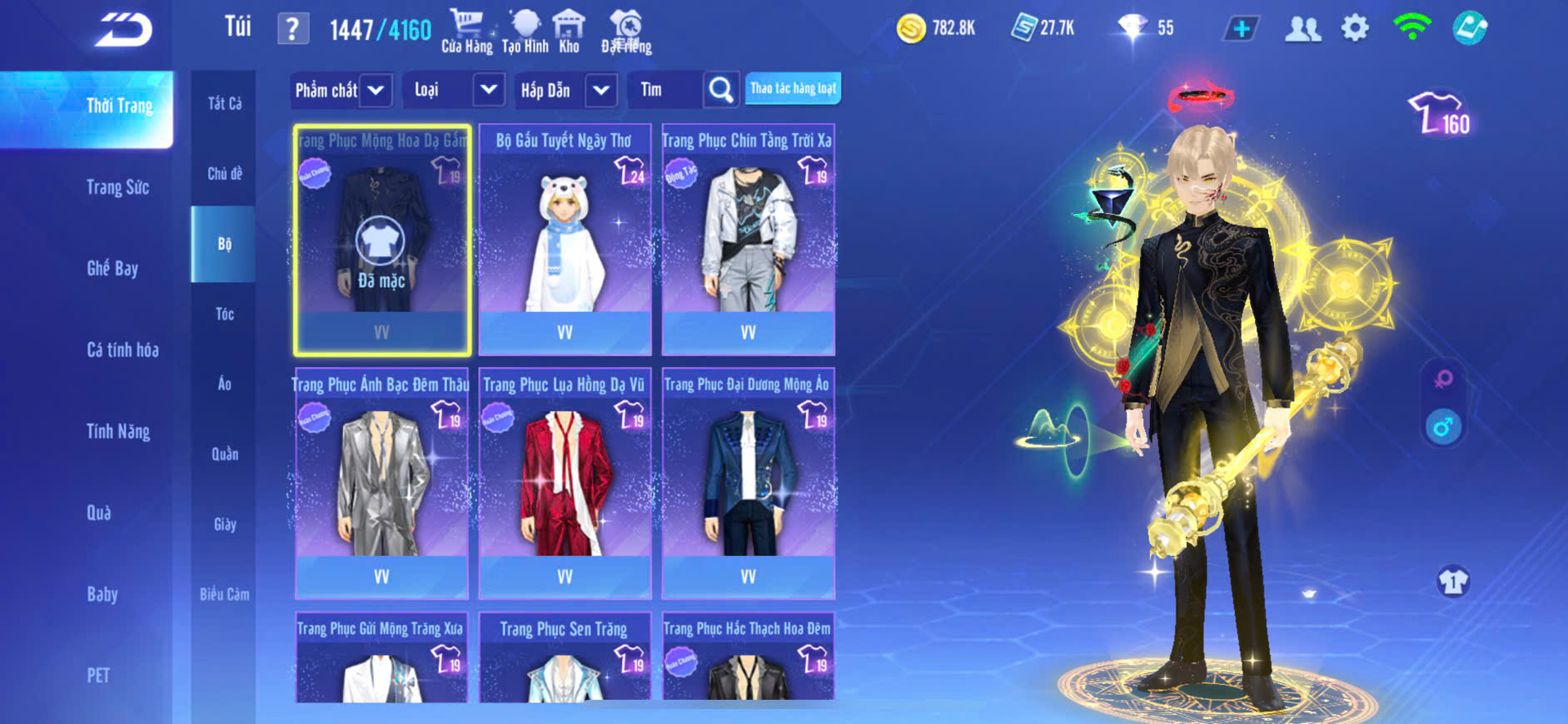Switch to the Trang Sức category

point(117,187)
